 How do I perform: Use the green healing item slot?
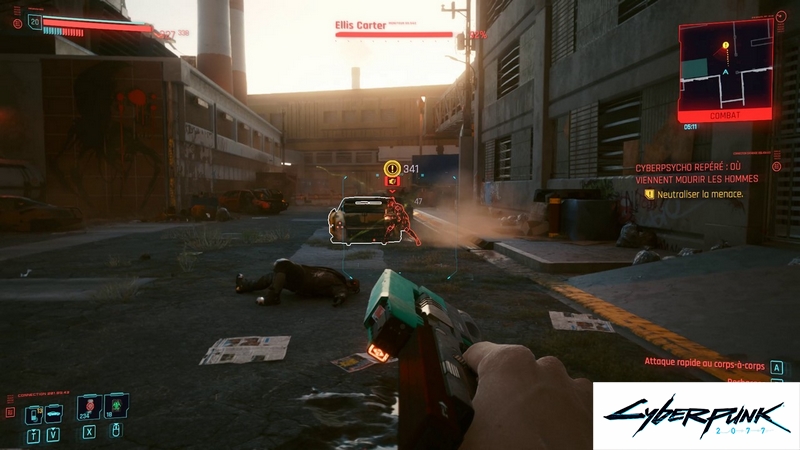[x=115, y=407]
